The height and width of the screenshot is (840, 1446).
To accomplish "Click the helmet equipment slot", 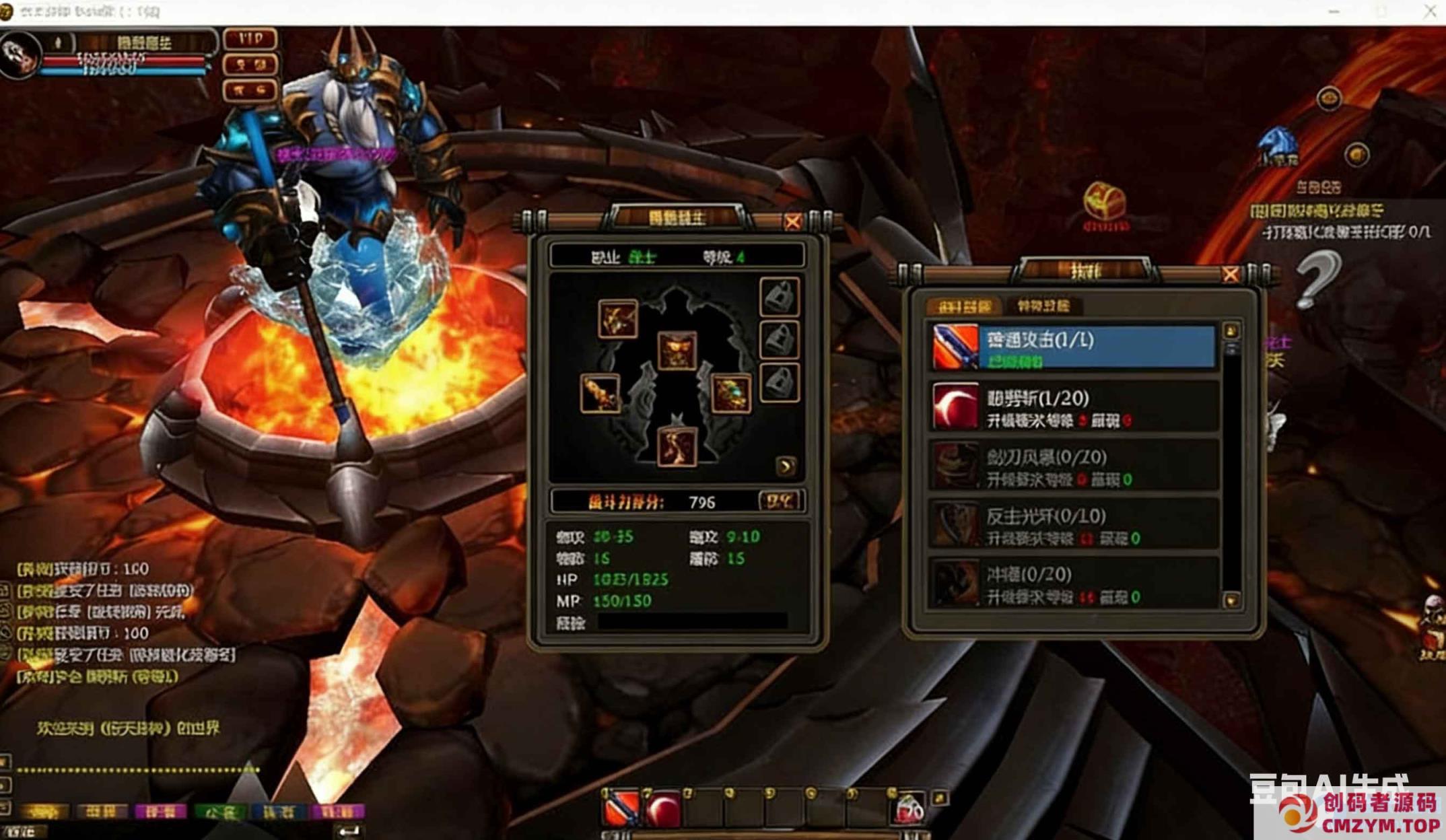I will 677,350.
